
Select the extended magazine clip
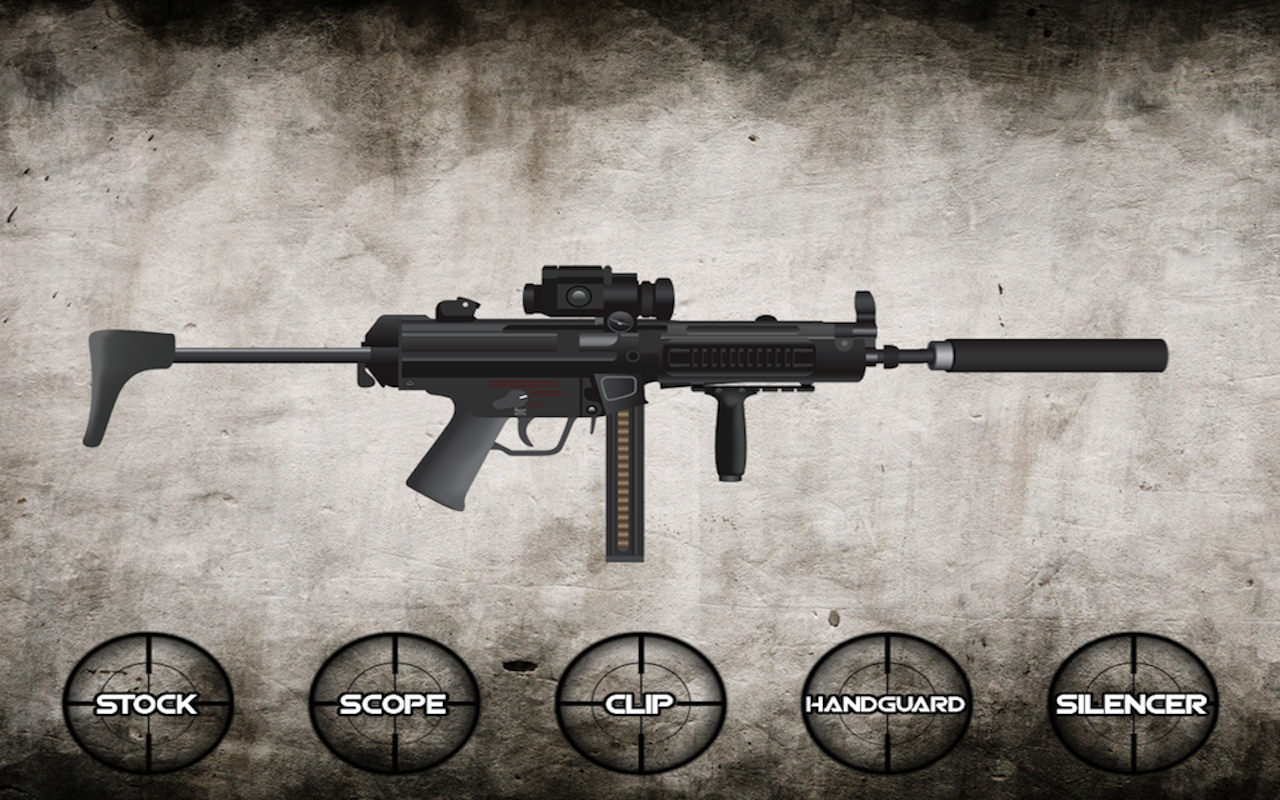625,480
